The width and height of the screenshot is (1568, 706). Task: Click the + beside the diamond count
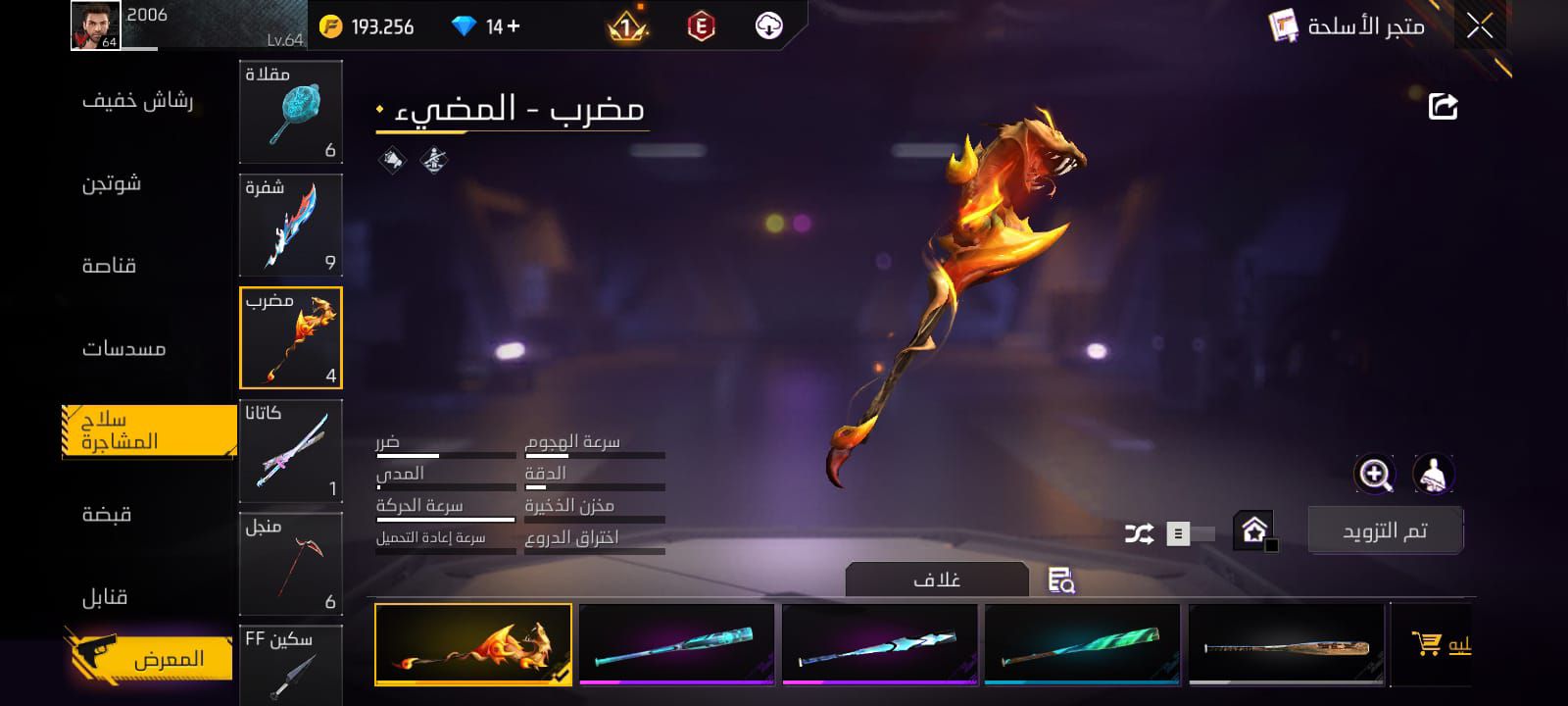(514, 25)
